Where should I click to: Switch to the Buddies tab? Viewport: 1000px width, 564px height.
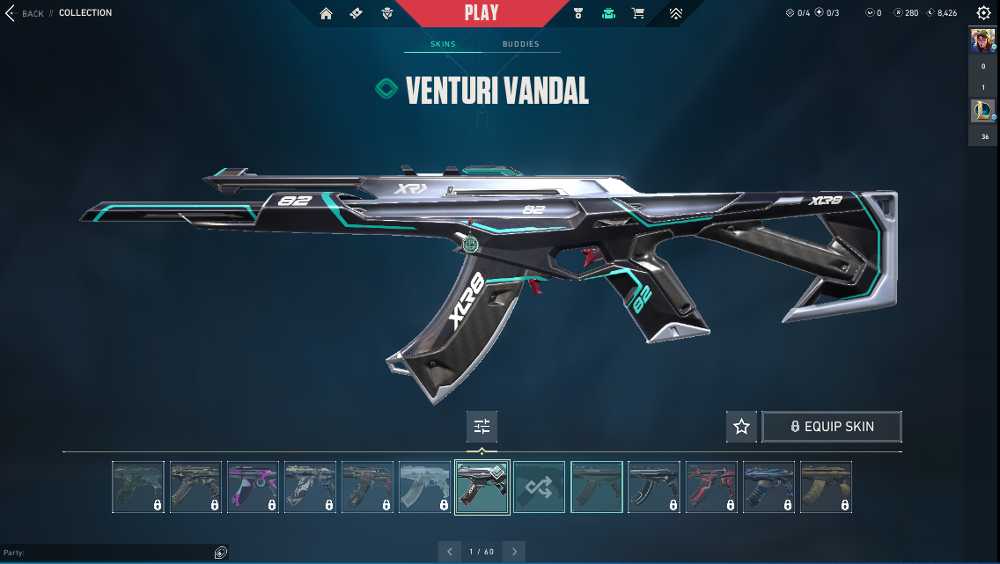pyautogui.click(x=520, y=44)
